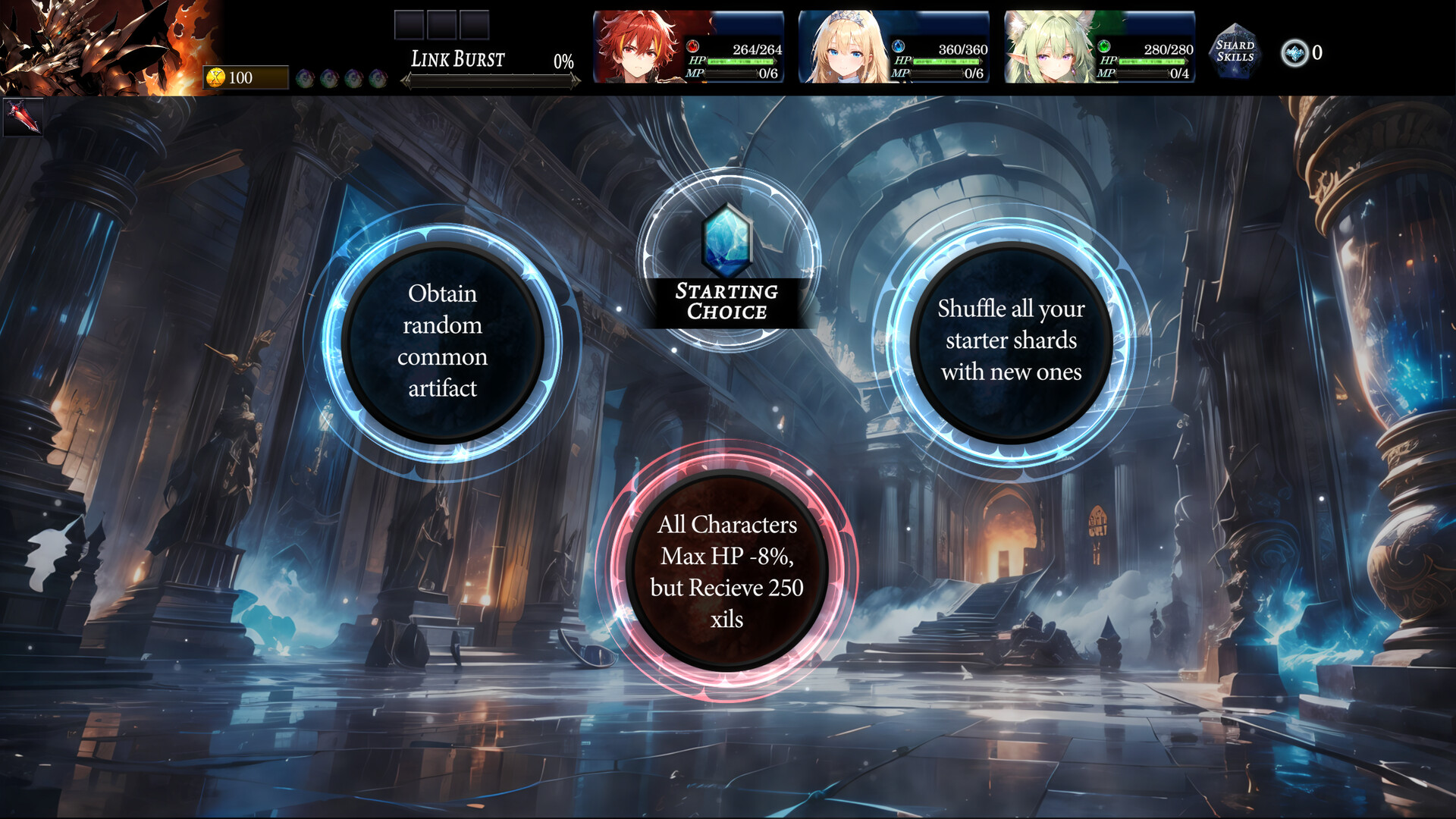This screenshot has height=819, width=1456.
Task: Click the Starting Choice crystal icon
Action: [726, 240]
